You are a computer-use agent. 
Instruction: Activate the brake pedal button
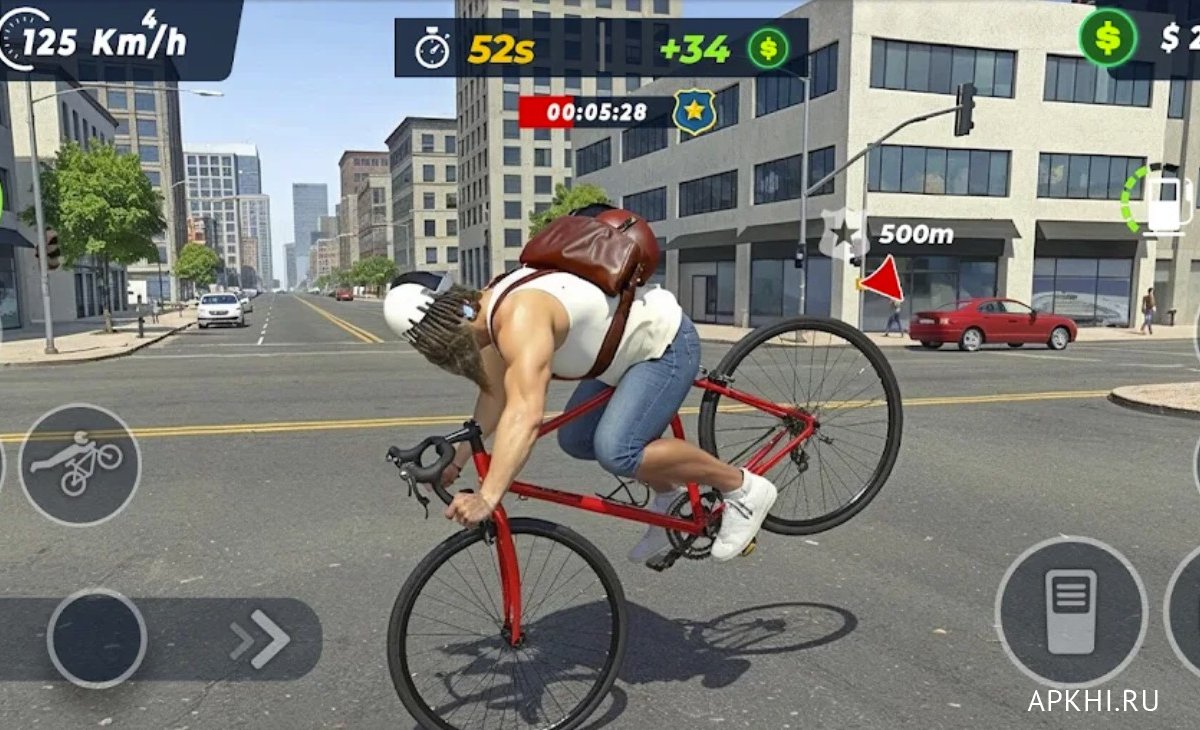pos(1070,611)
